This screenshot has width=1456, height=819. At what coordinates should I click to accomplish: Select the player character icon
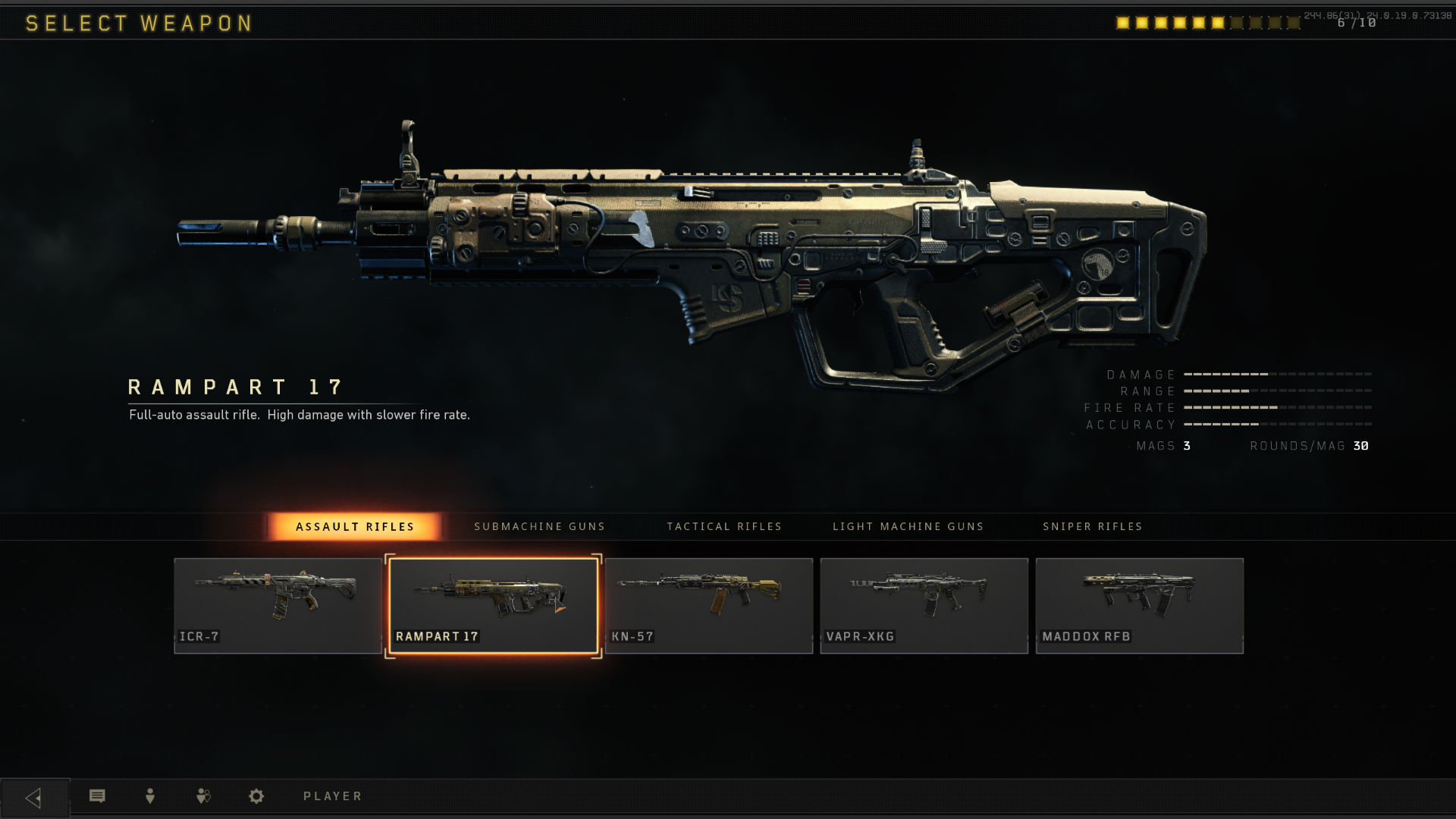149,795
